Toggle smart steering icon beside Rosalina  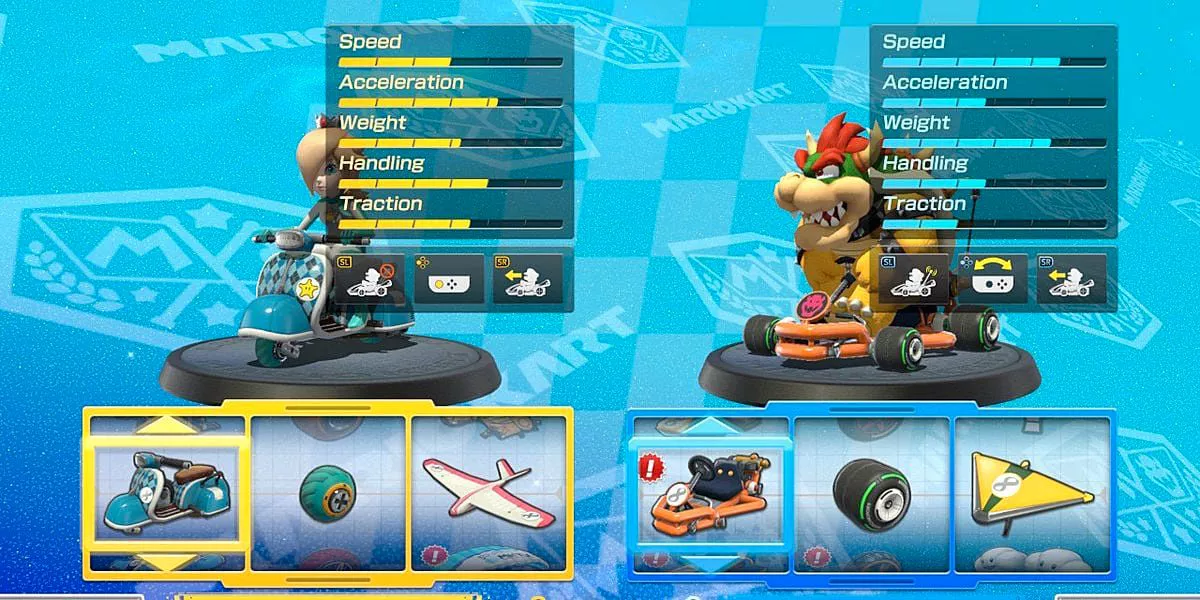pos(369,279)
